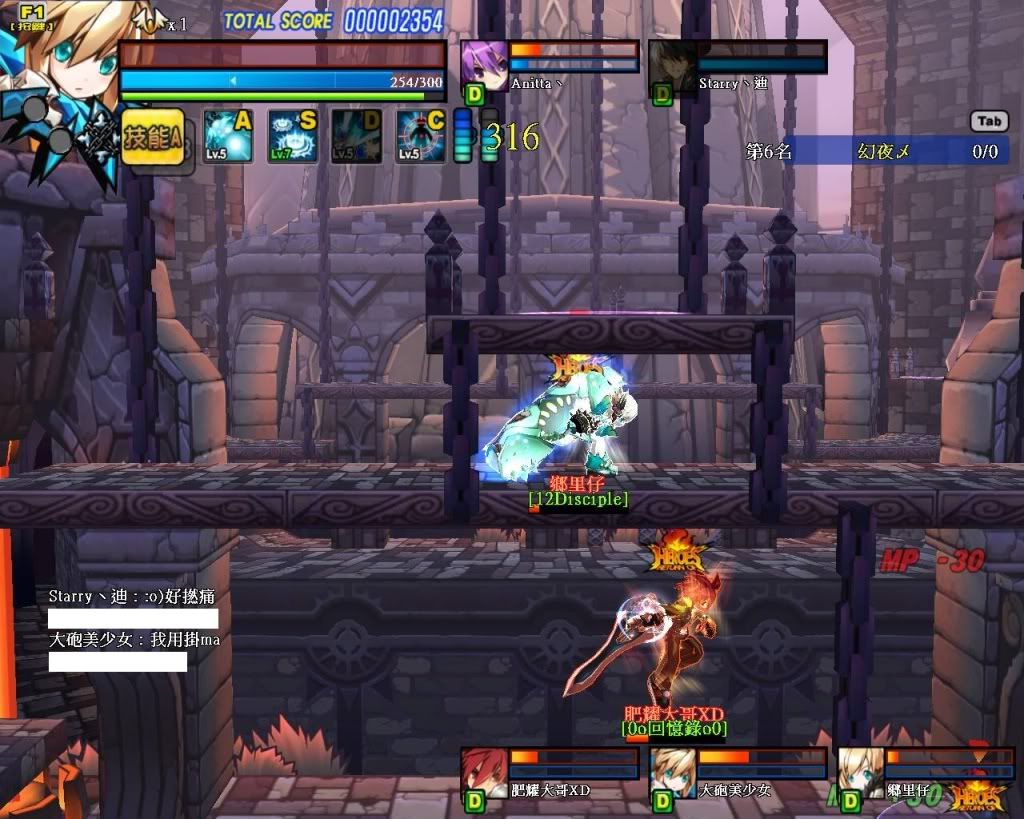Click Starry's chat message line
The width and height of the screenshot is (1024, 819).
point(131,596)
